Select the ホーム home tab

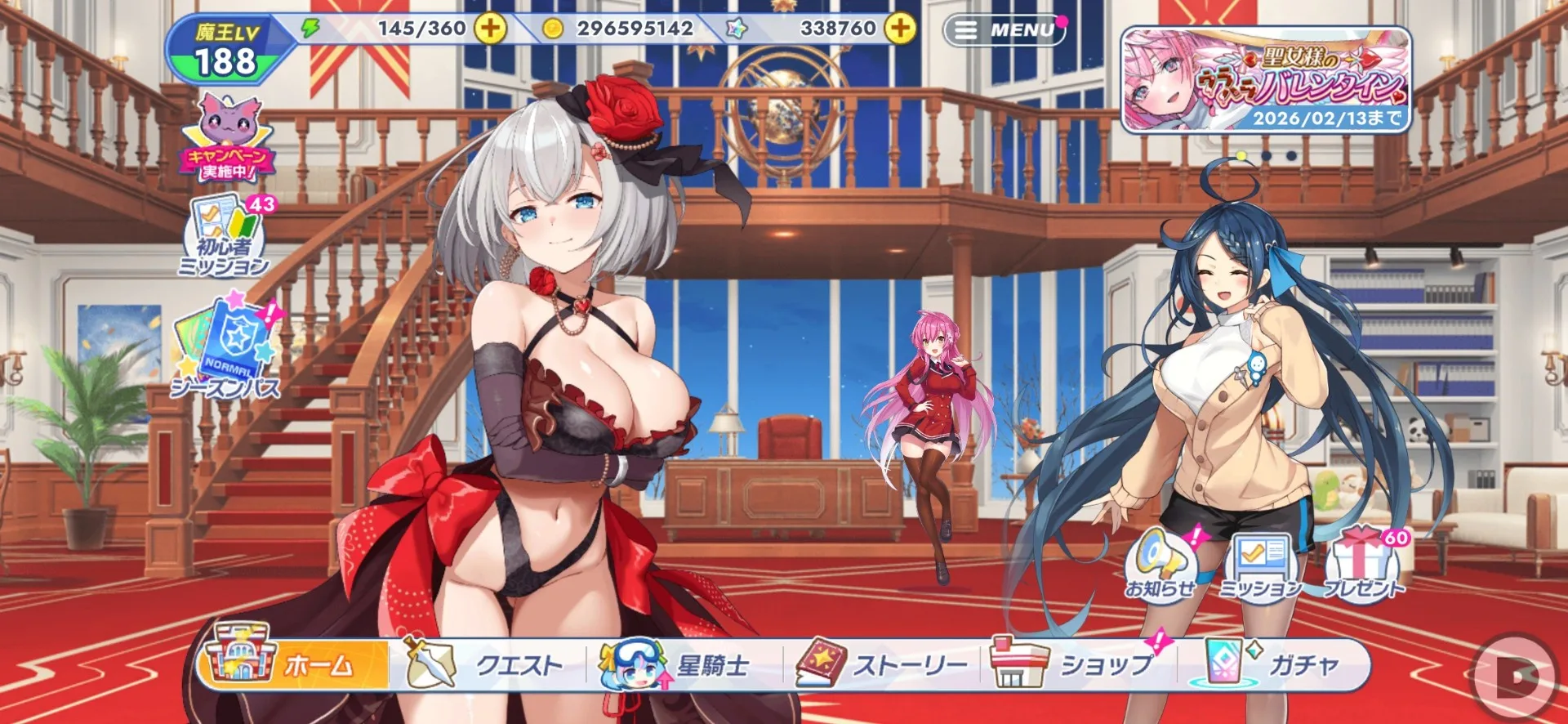[x=294, y=664]
